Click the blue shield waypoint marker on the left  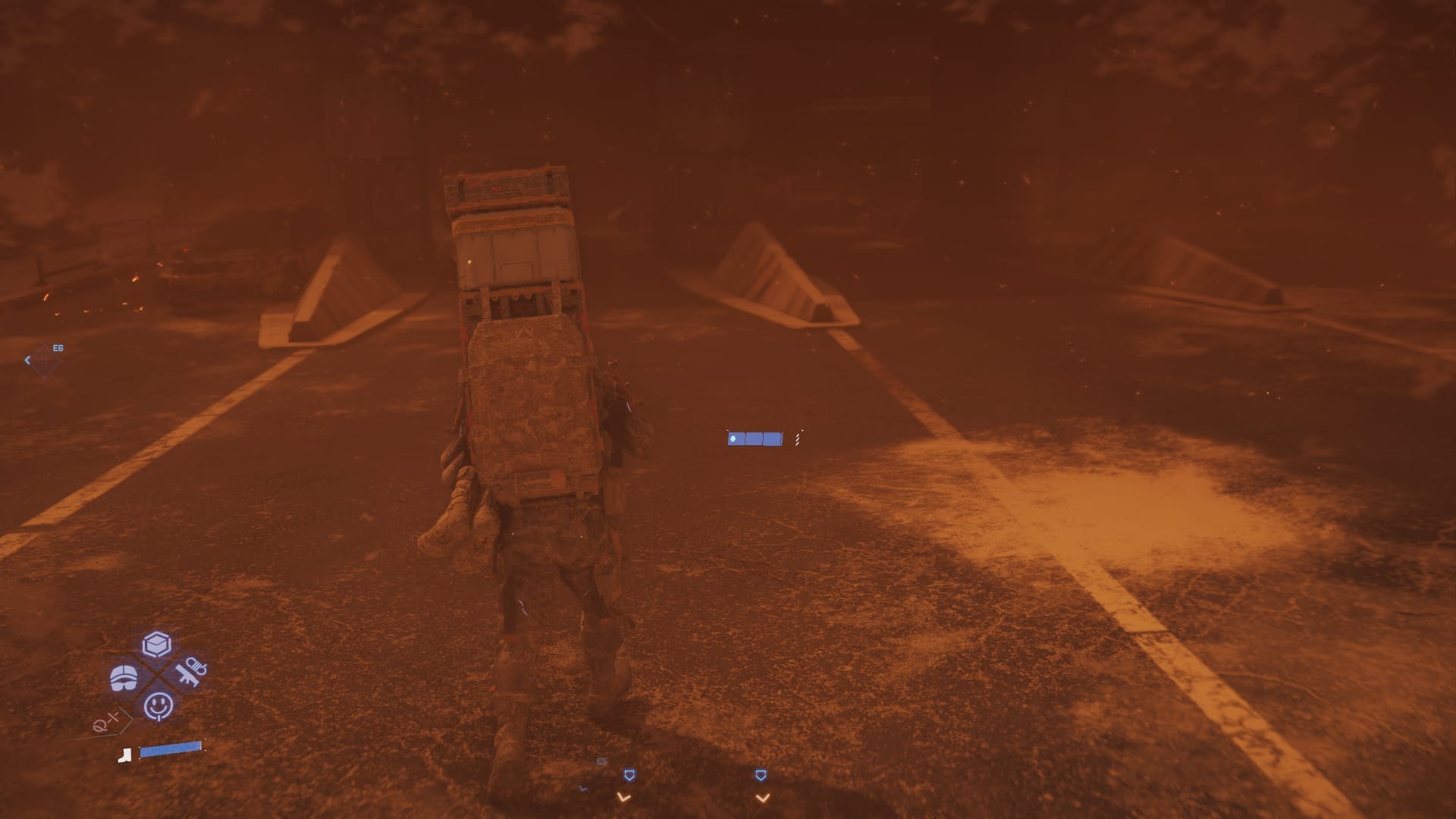[x=629, y=775]
